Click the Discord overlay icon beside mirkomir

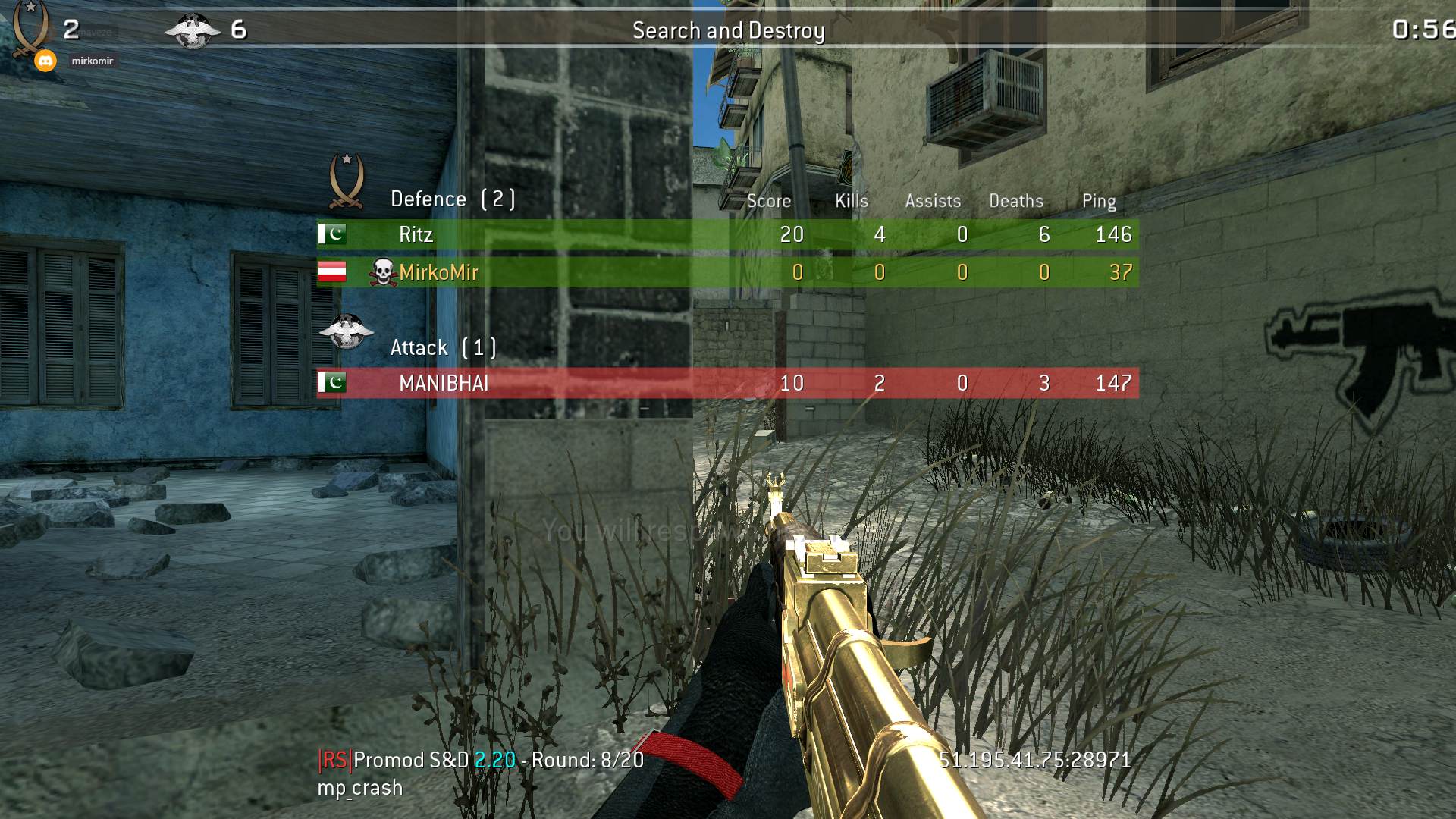[x=45, y=61]
